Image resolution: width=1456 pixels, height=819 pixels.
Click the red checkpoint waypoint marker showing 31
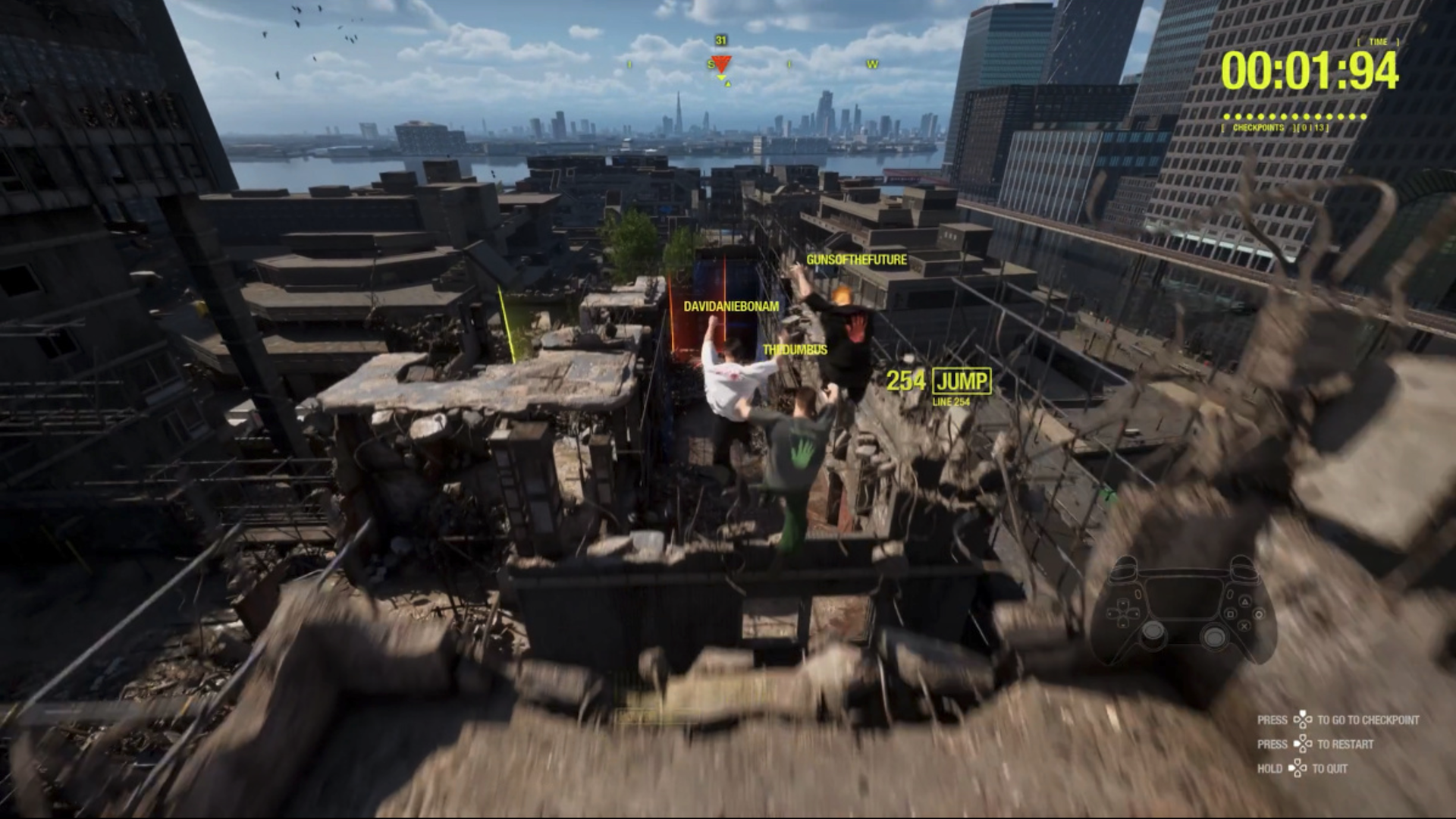pyautogui.click(x=723, y=64)
